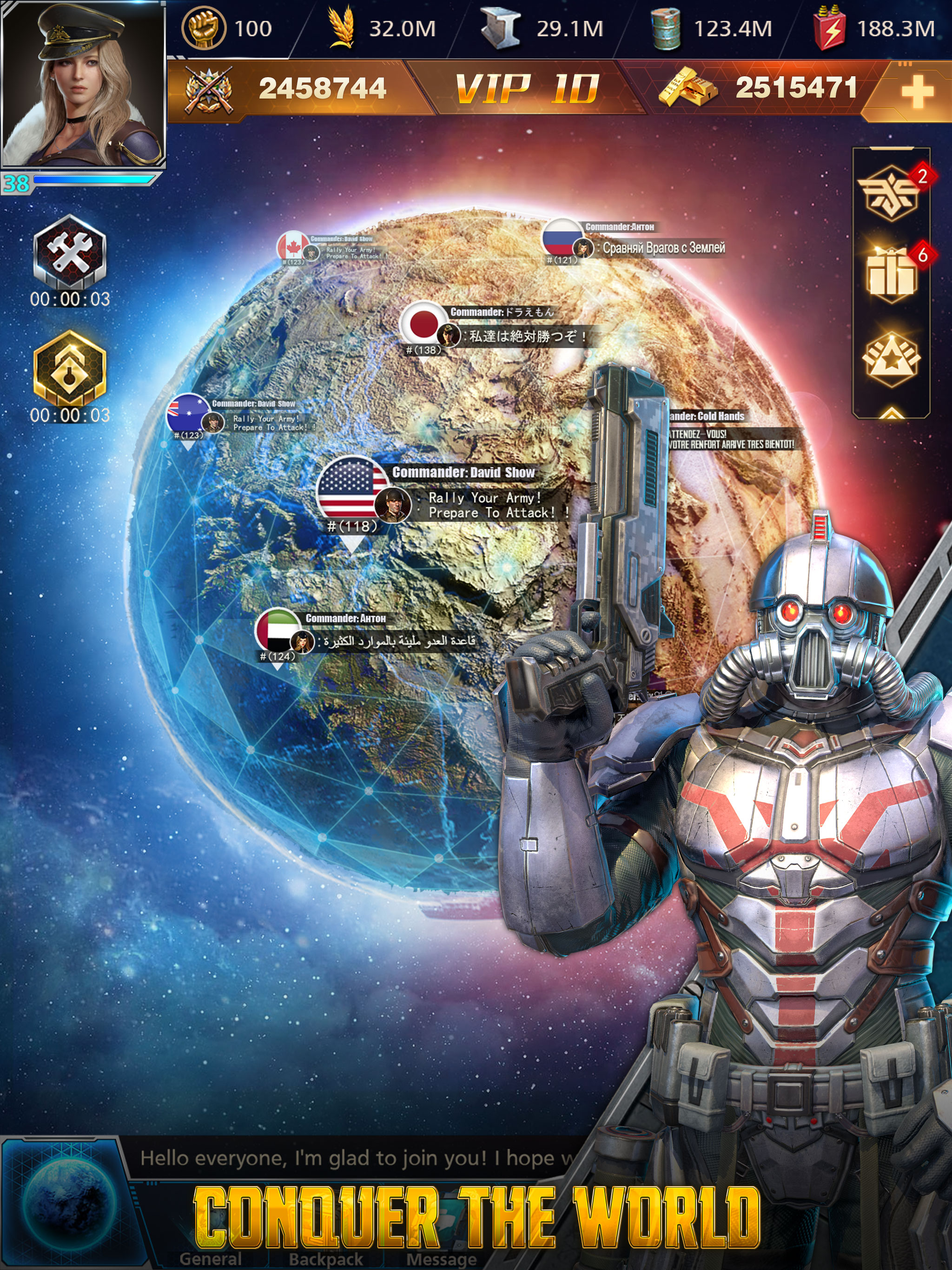This screenshot has width=952, height=1270.
Task: Select the Russia flag marker #121
Action: point(563,238)
